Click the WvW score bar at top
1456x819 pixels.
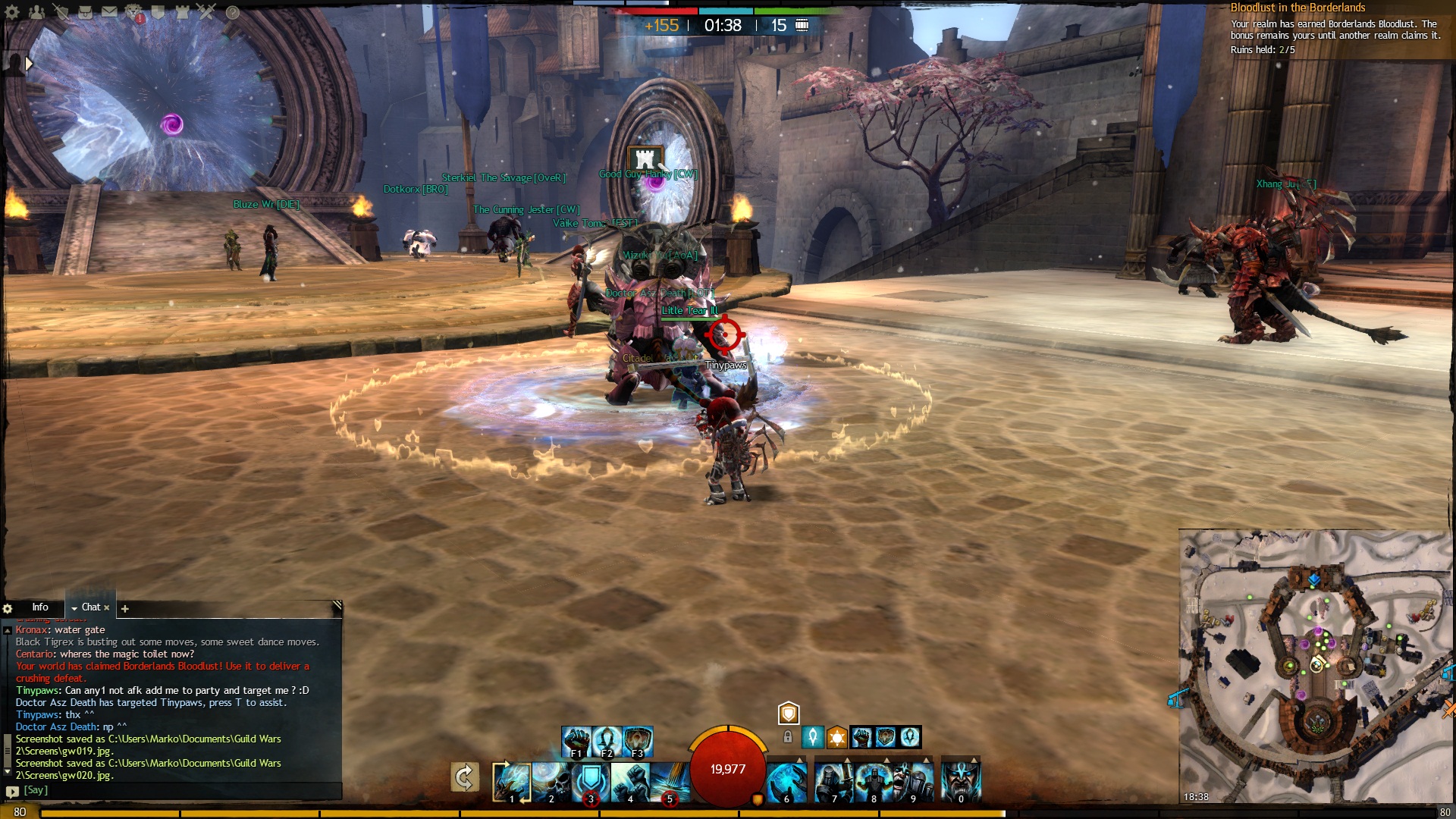pyautogui.click(x=726, y=11)
